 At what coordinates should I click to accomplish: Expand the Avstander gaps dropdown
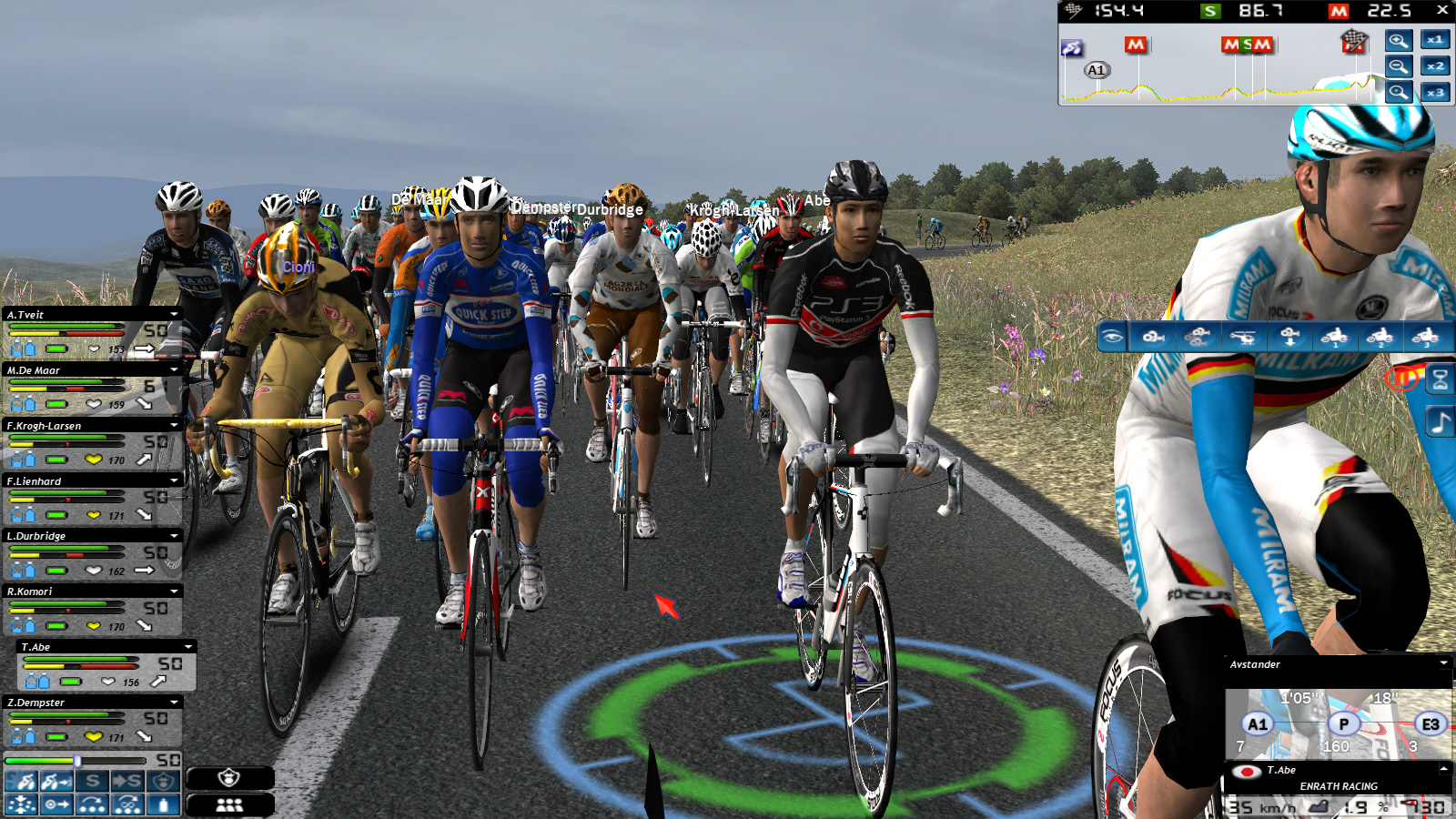click(x=1444, y=664)
